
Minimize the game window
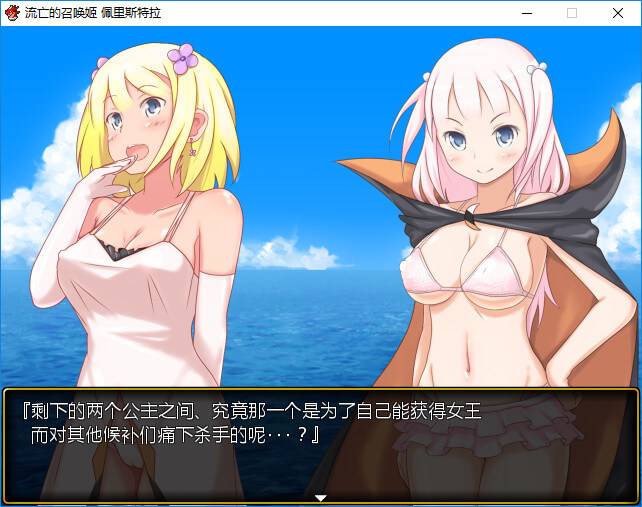tap(526, 13)
